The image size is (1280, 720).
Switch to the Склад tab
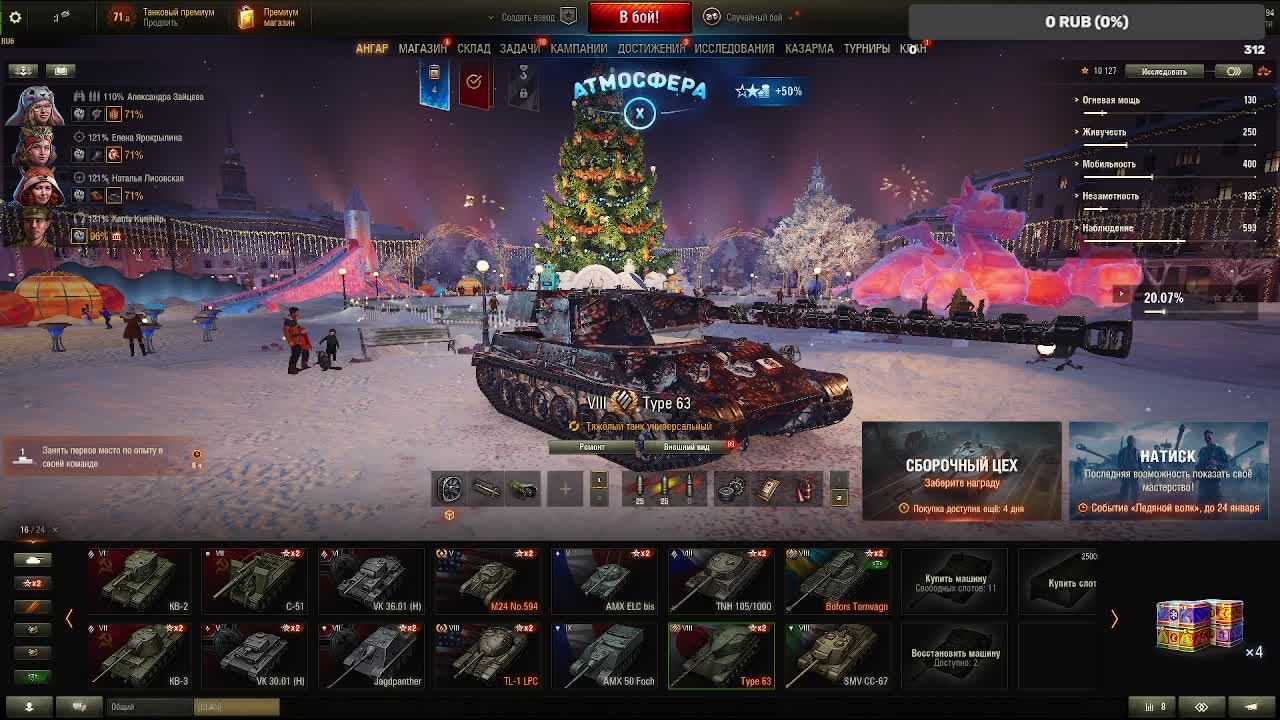(474, 48)
